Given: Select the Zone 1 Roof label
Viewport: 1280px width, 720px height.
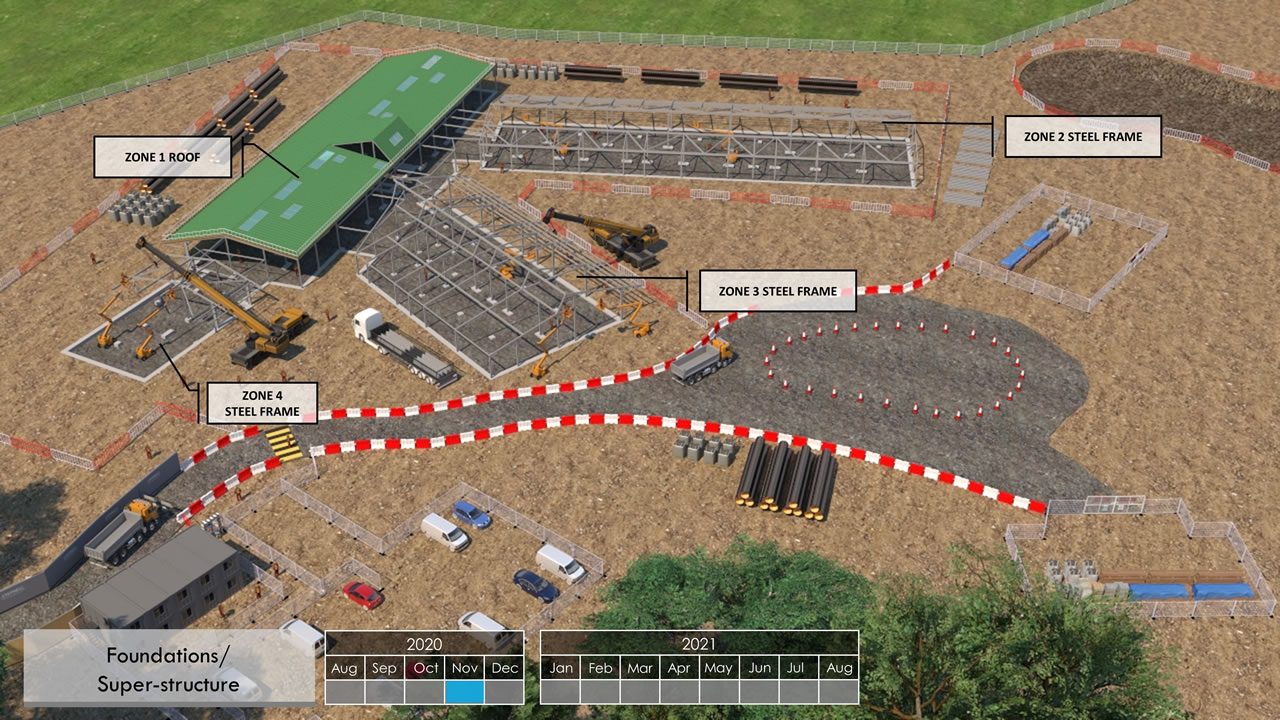Looking at the screenshot, I should point(163,157).
